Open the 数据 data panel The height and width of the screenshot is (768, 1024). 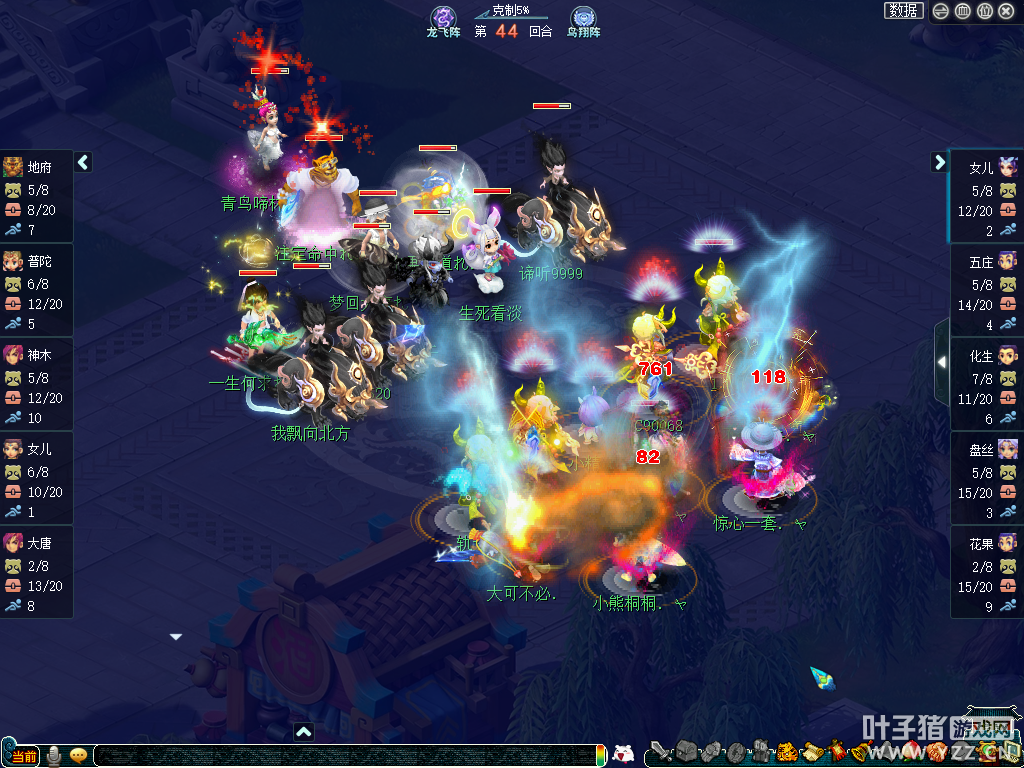point(903,11)
